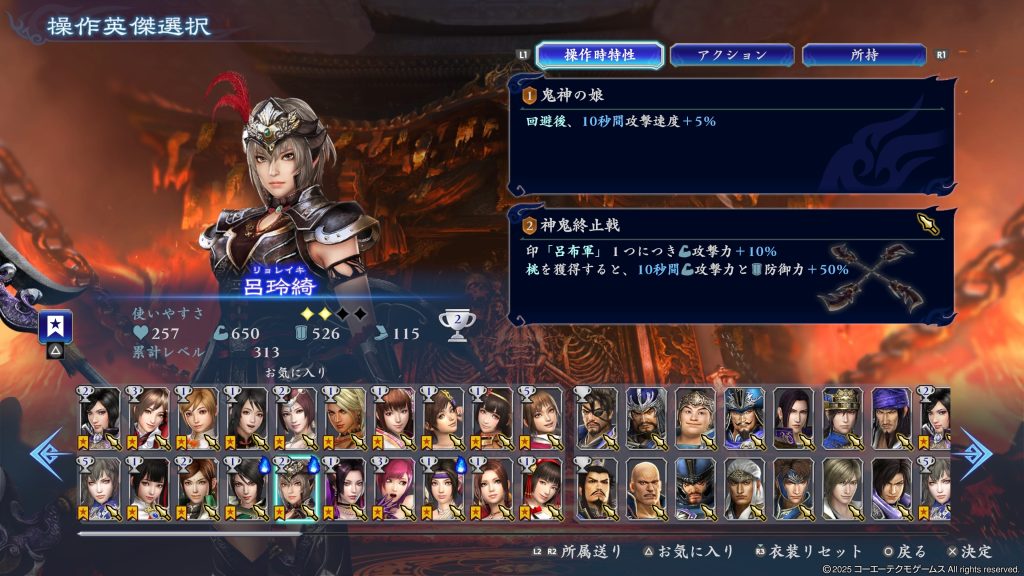Select the highlighted 呂玲綺 portrait in the roster
The width and height of the screenshot is (1024, 576).
[296, 487]
